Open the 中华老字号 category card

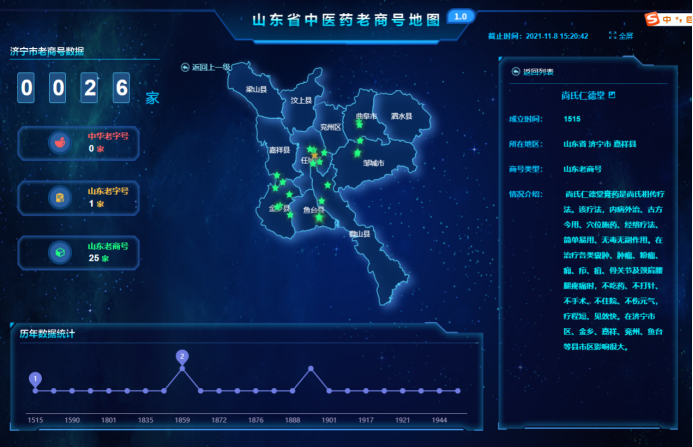point(88,142)
